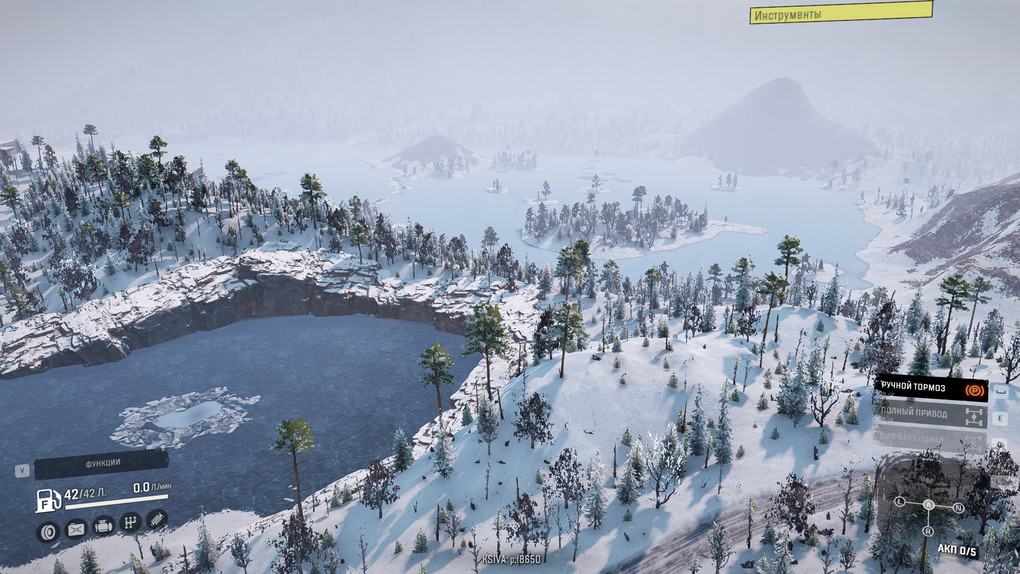Click the fuel pump icon
Screen dimensions: 1020x574
pyautogui.click(x=47, y=499)
